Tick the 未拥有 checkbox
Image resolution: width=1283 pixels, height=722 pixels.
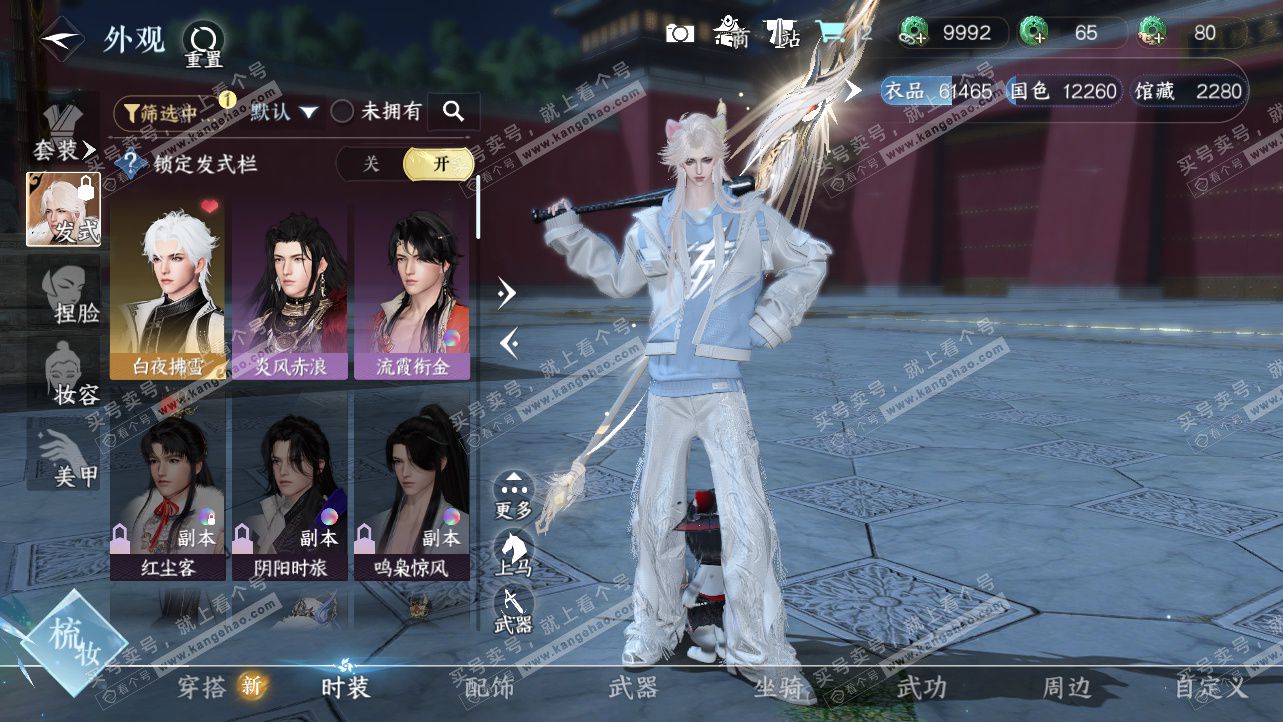(x=343, y=112)
